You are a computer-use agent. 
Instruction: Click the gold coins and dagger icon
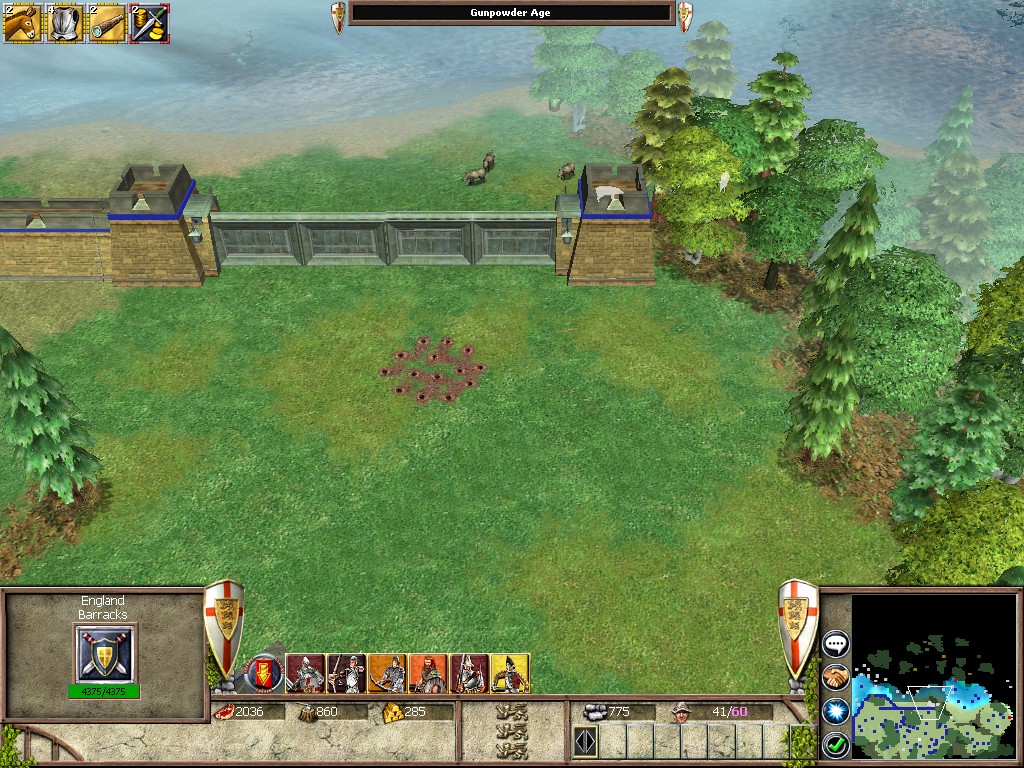click(x=149, y=23)
